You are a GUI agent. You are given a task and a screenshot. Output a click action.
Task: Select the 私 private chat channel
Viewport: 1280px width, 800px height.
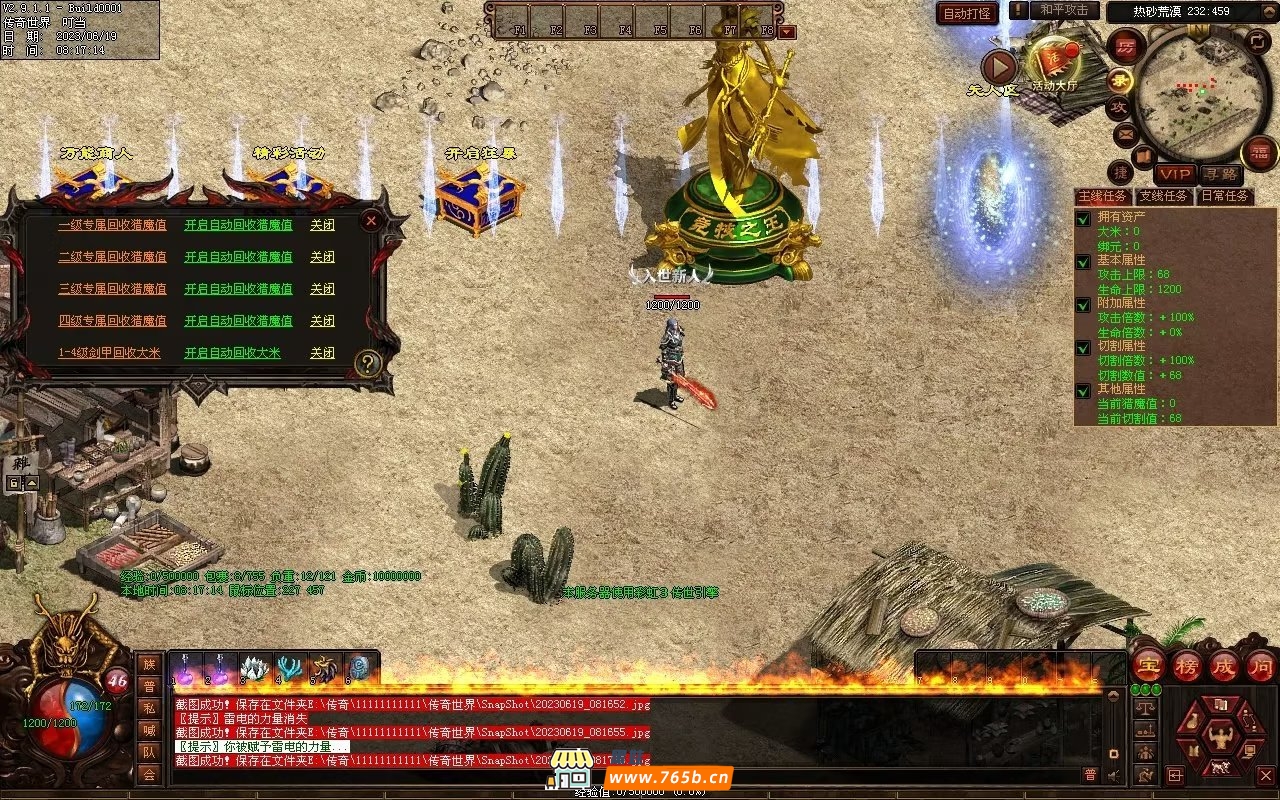pos(149,708)
